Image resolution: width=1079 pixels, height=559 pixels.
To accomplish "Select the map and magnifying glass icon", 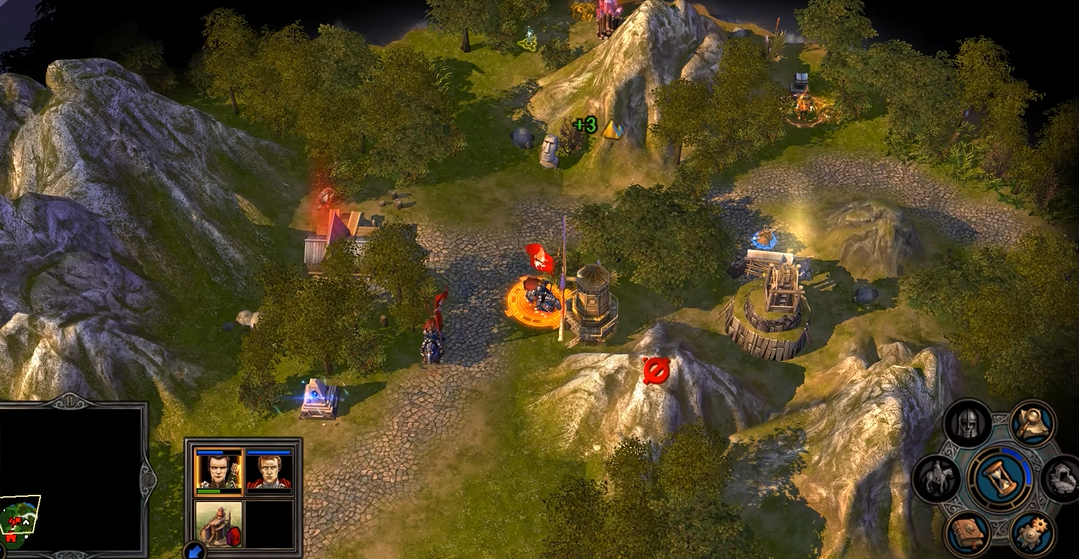I will coord(1032,423).
